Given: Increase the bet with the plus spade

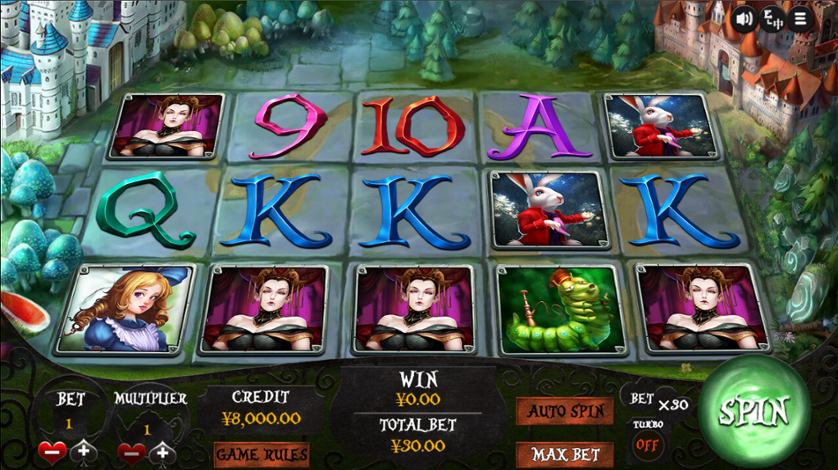Looking at the screenshot, I should click(x=84, y=452).
